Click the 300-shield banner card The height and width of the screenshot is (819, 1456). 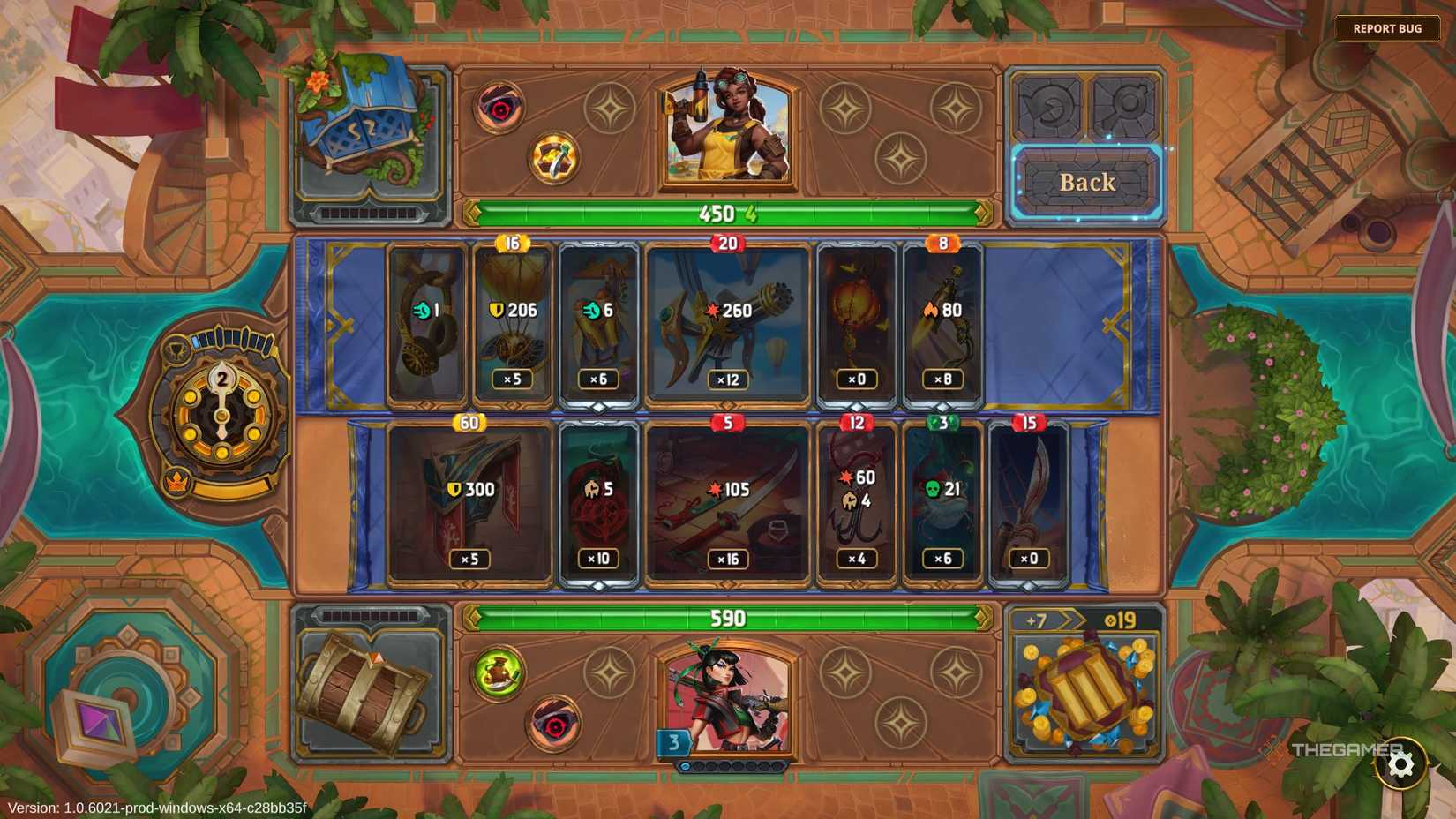click(469, 499)
